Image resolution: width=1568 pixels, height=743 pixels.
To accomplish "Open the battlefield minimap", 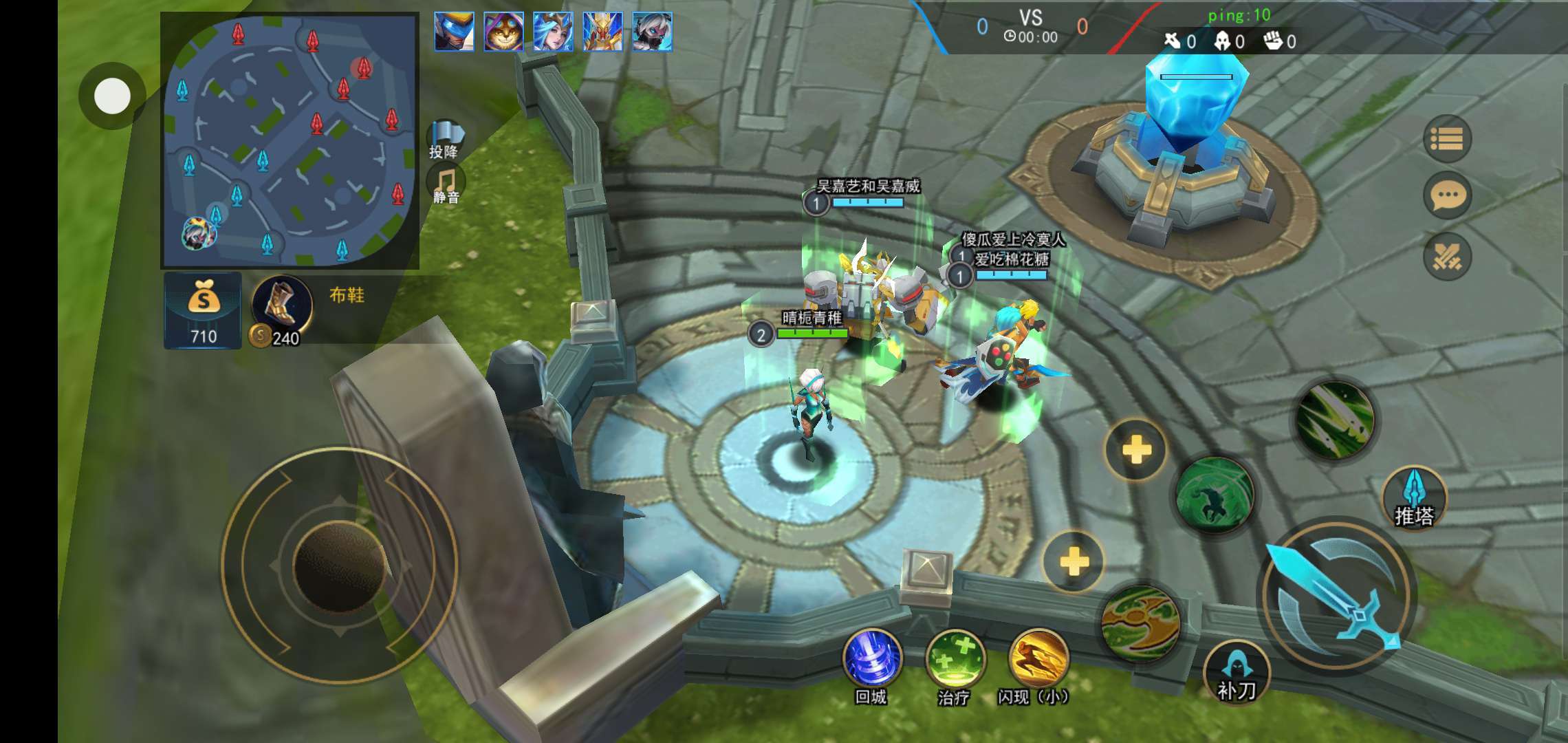I will (x=290, y=141).
